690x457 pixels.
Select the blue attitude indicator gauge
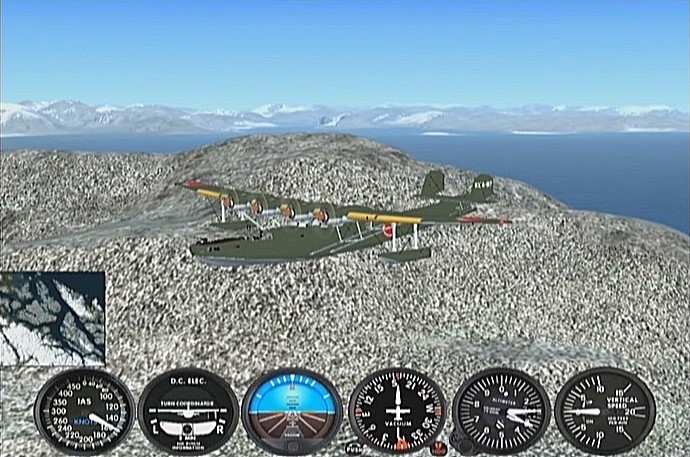pos(292,410)
